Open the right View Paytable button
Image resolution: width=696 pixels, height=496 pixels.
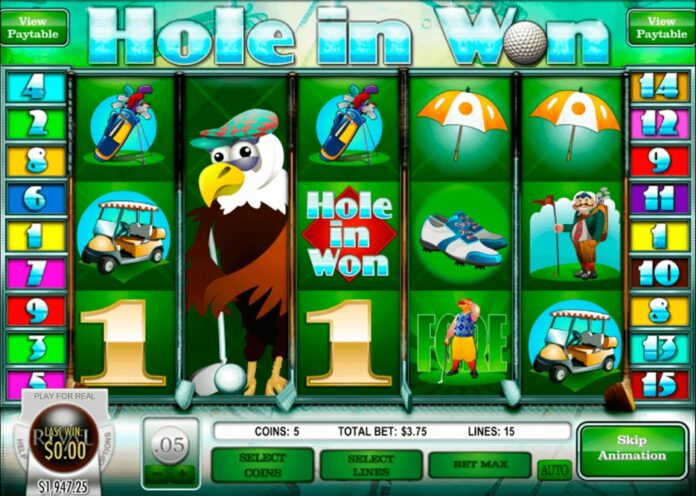point(660,27)
